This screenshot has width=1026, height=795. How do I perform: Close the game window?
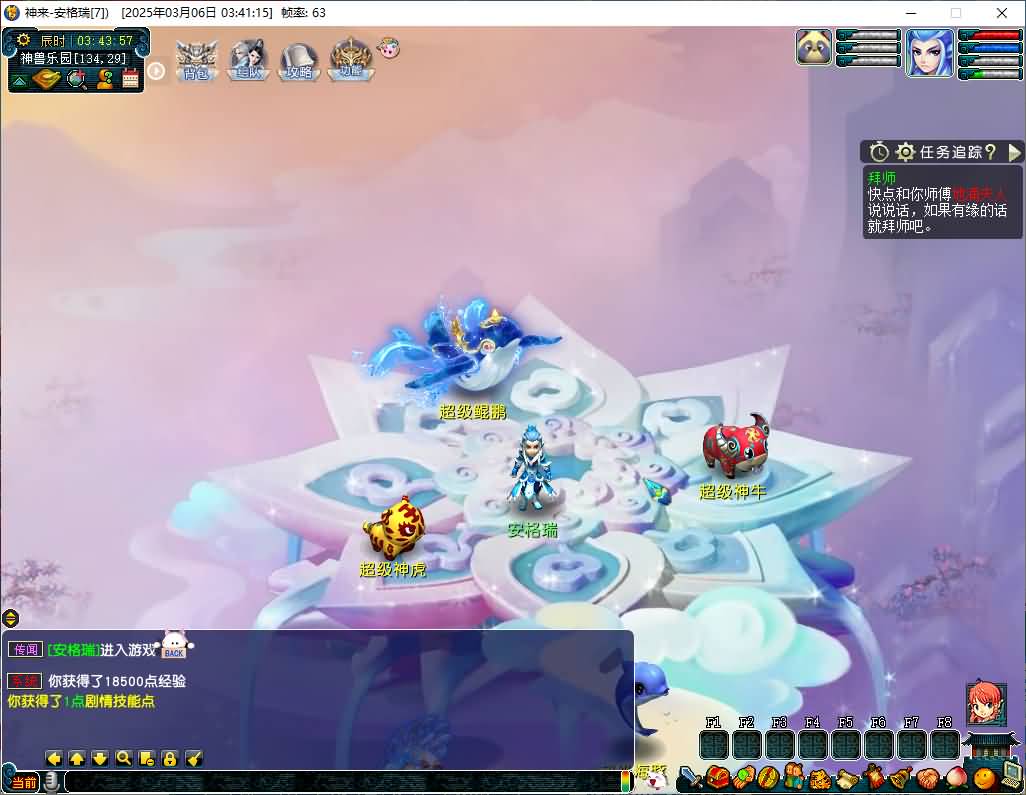point(1001,13)
